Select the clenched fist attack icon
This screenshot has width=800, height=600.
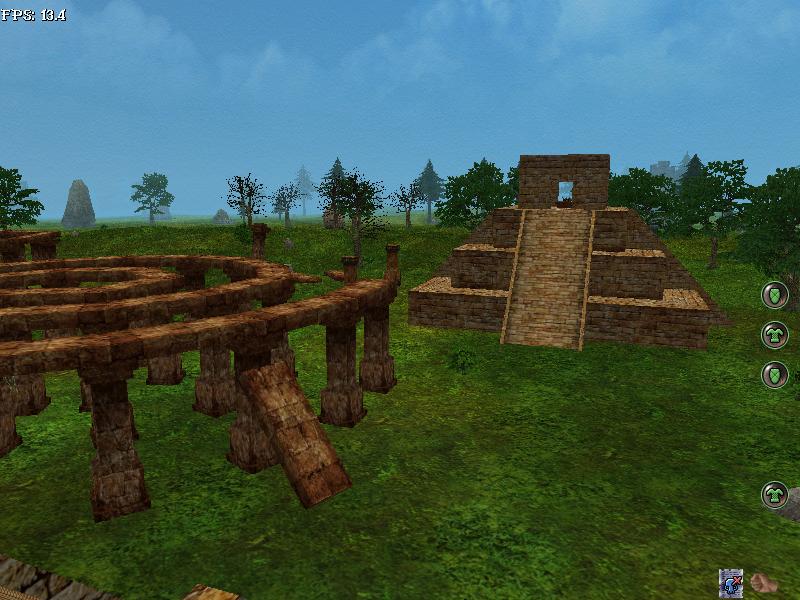[764, 583]
